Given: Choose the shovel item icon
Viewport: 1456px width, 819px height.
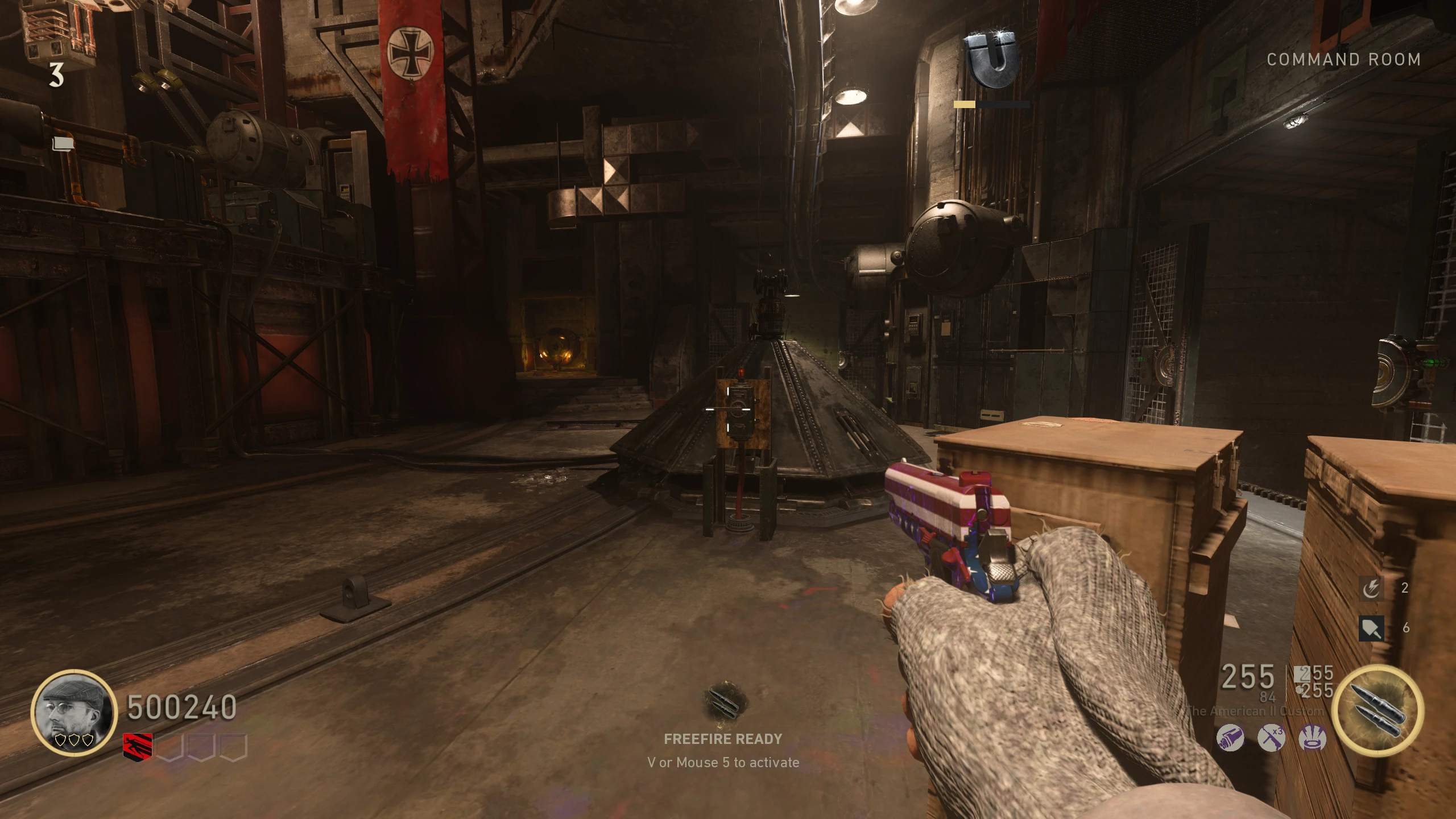Looking at the screenshot, I should tap(1371, 628).
